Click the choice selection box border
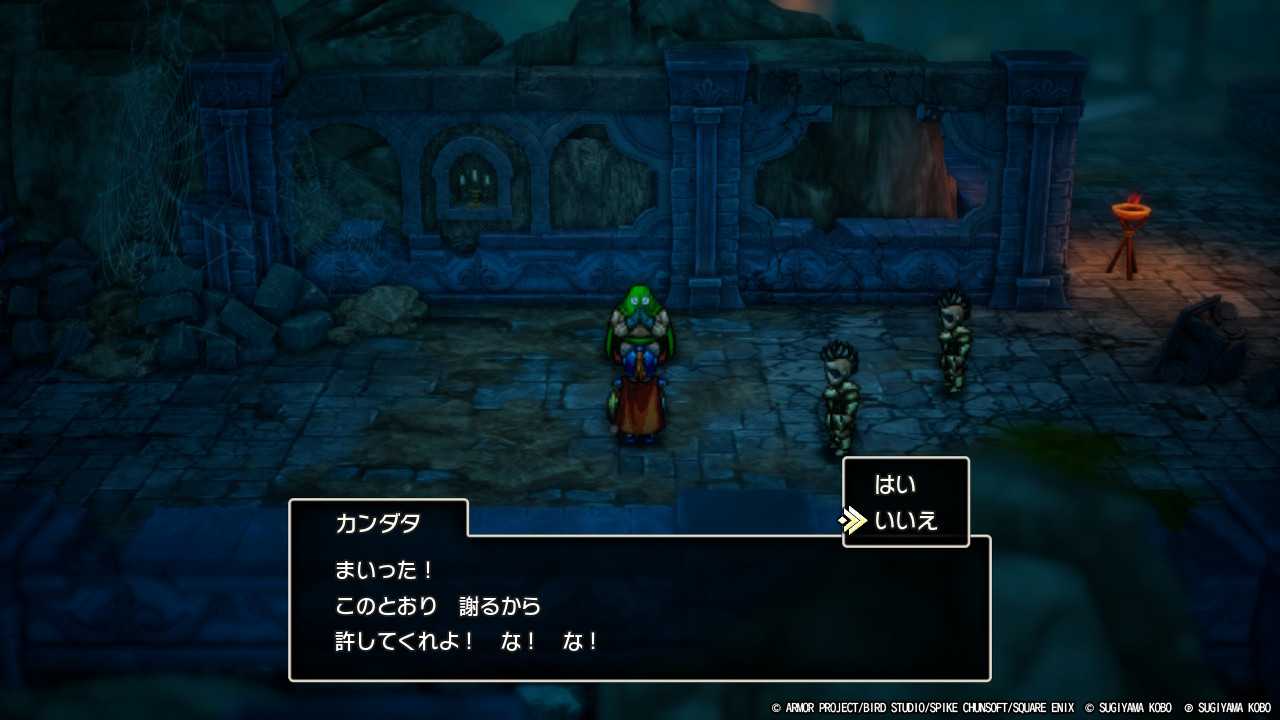The height and width of the screenshot is (720, 1280). 905,458
